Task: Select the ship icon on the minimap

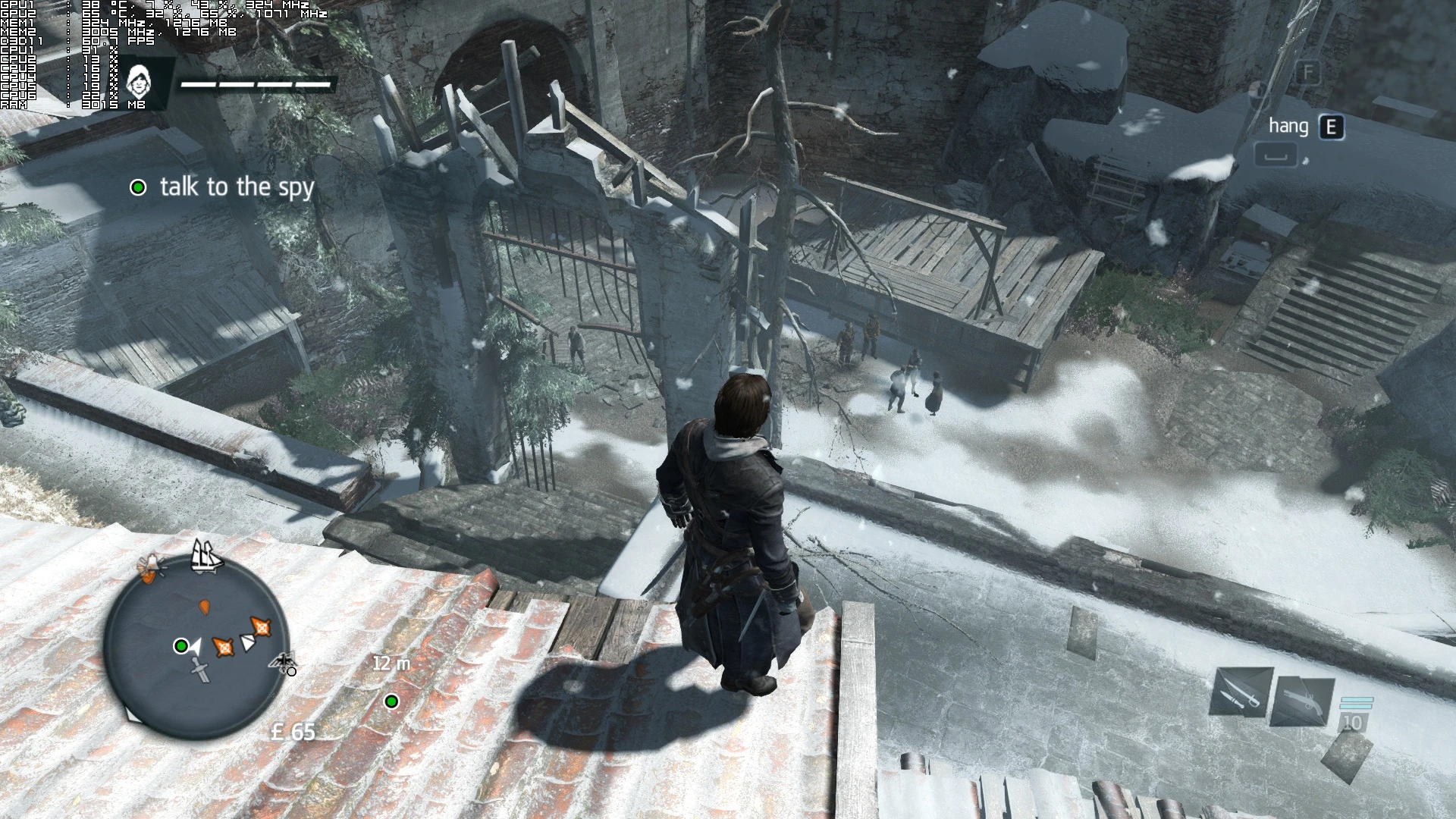Action: (205, 557)
